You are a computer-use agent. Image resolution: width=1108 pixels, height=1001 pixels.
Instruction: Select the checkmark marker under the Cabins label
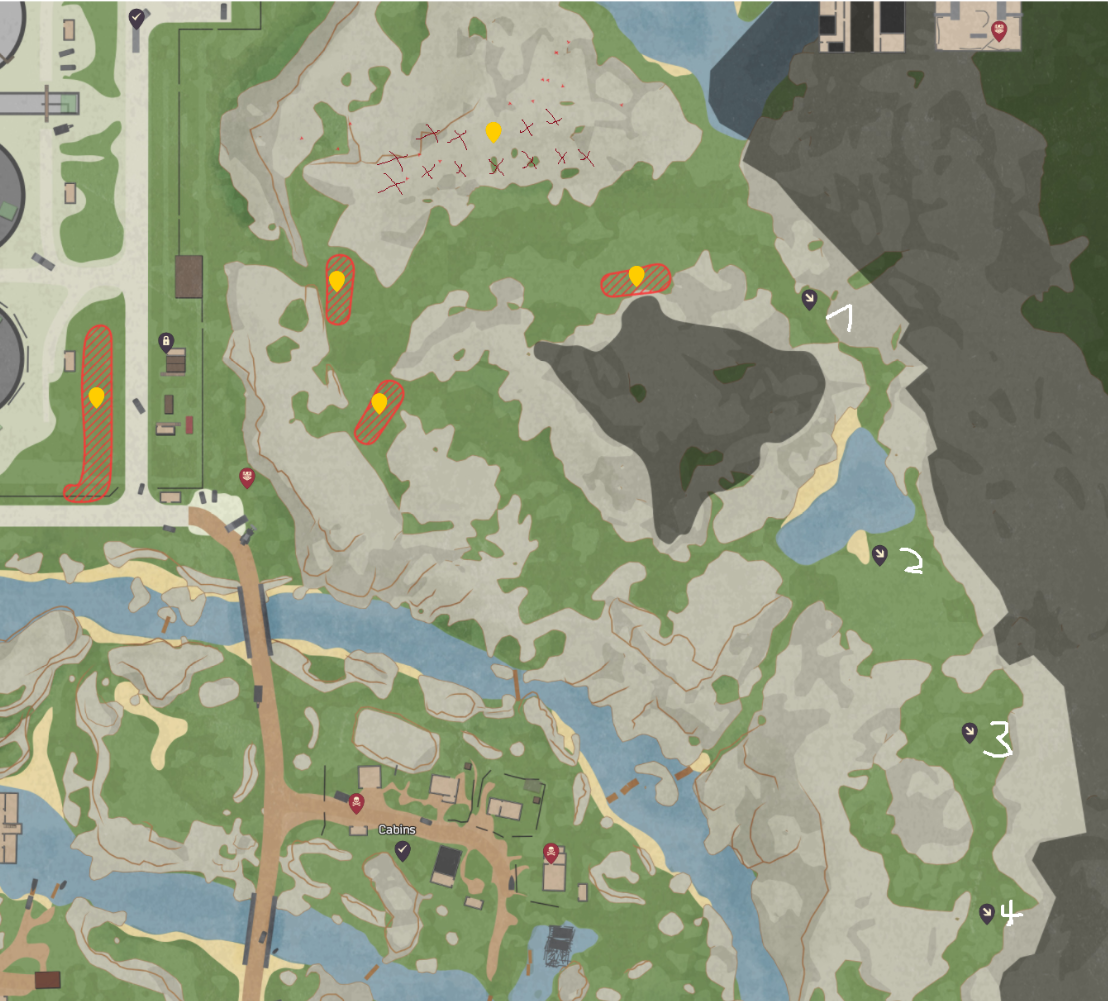tap(402, 850)
